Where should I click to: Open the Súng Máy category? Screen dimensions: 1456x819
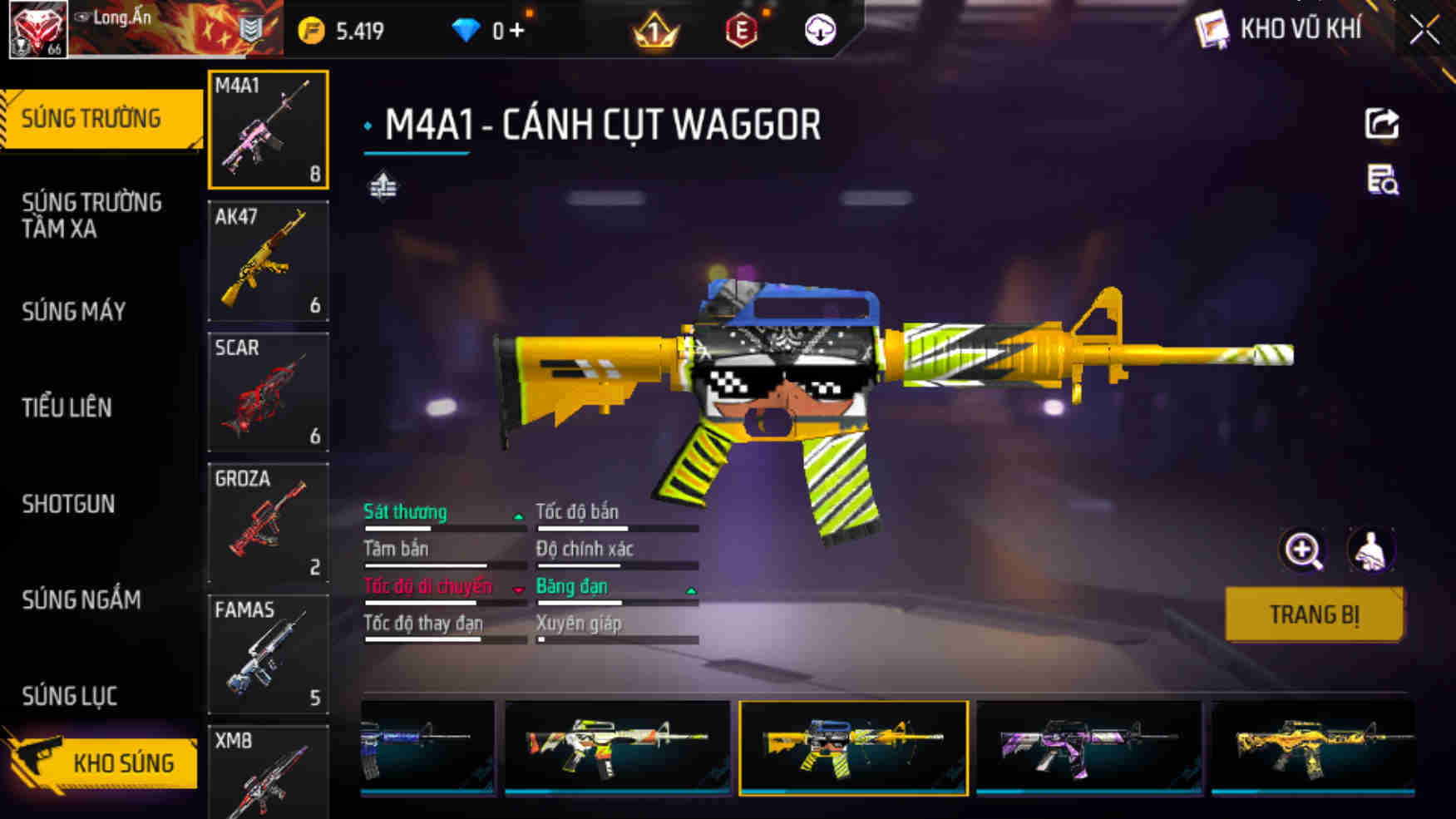[74, 311]
